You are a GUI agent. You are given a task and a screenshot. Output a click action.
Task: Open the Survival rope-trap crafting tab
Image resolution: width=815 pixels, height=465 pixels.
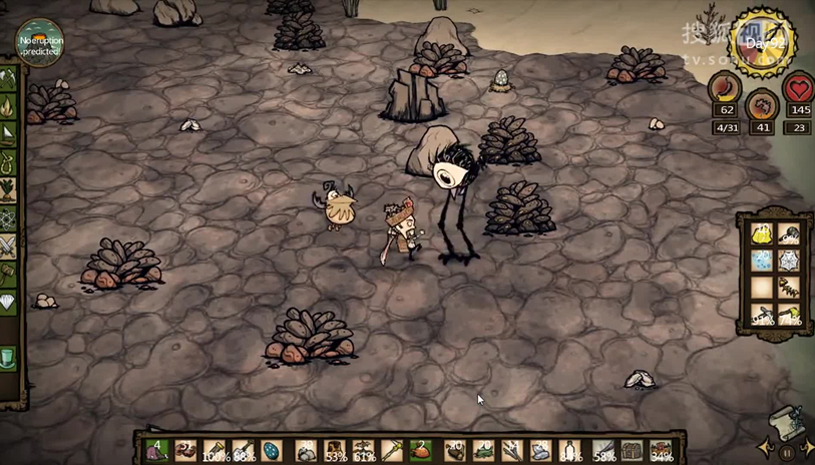pos(9,160)
